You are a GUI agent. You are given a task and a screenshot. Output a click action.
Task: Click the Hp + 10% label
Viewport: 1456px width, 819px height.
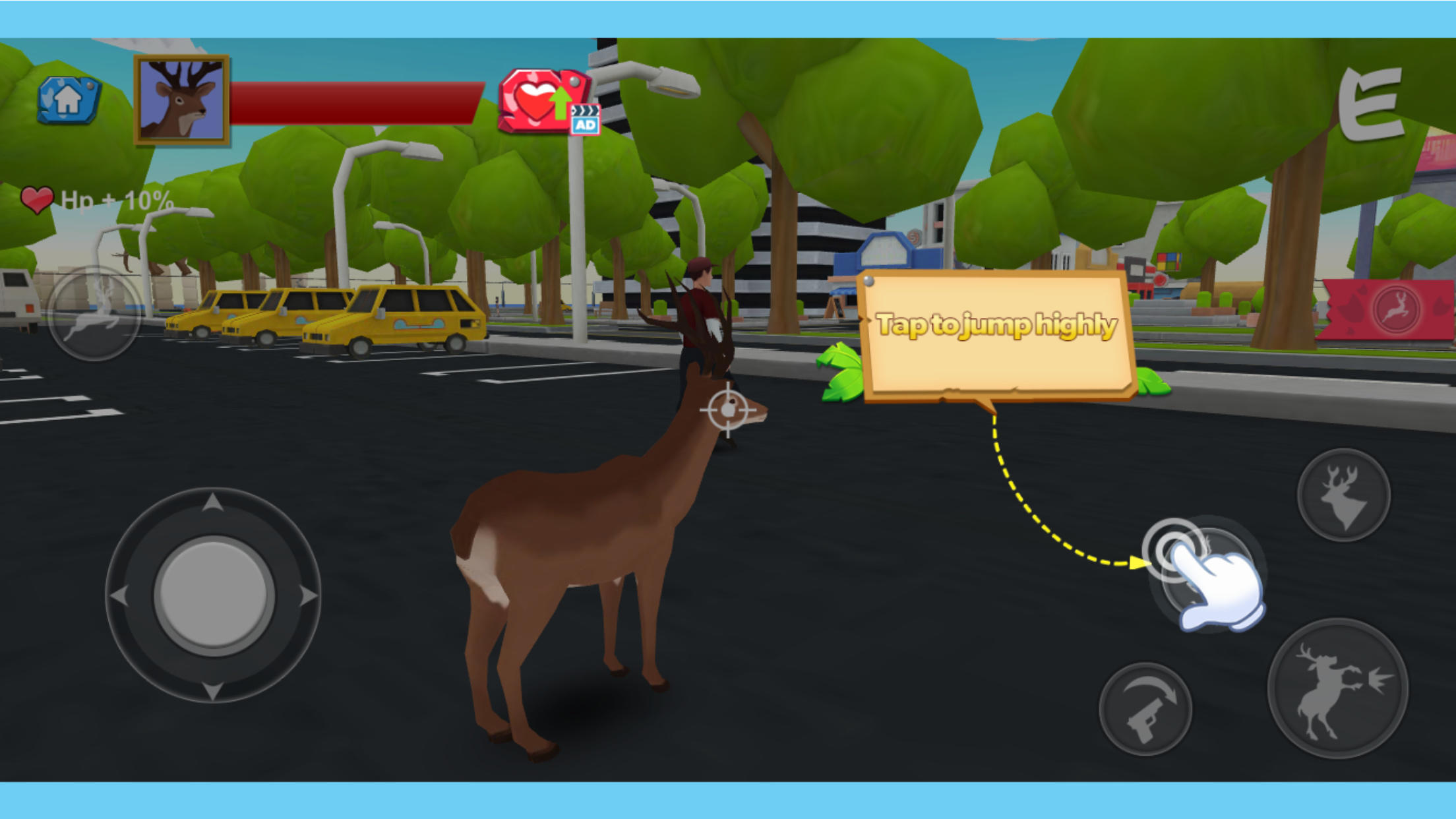coord(115,198)
